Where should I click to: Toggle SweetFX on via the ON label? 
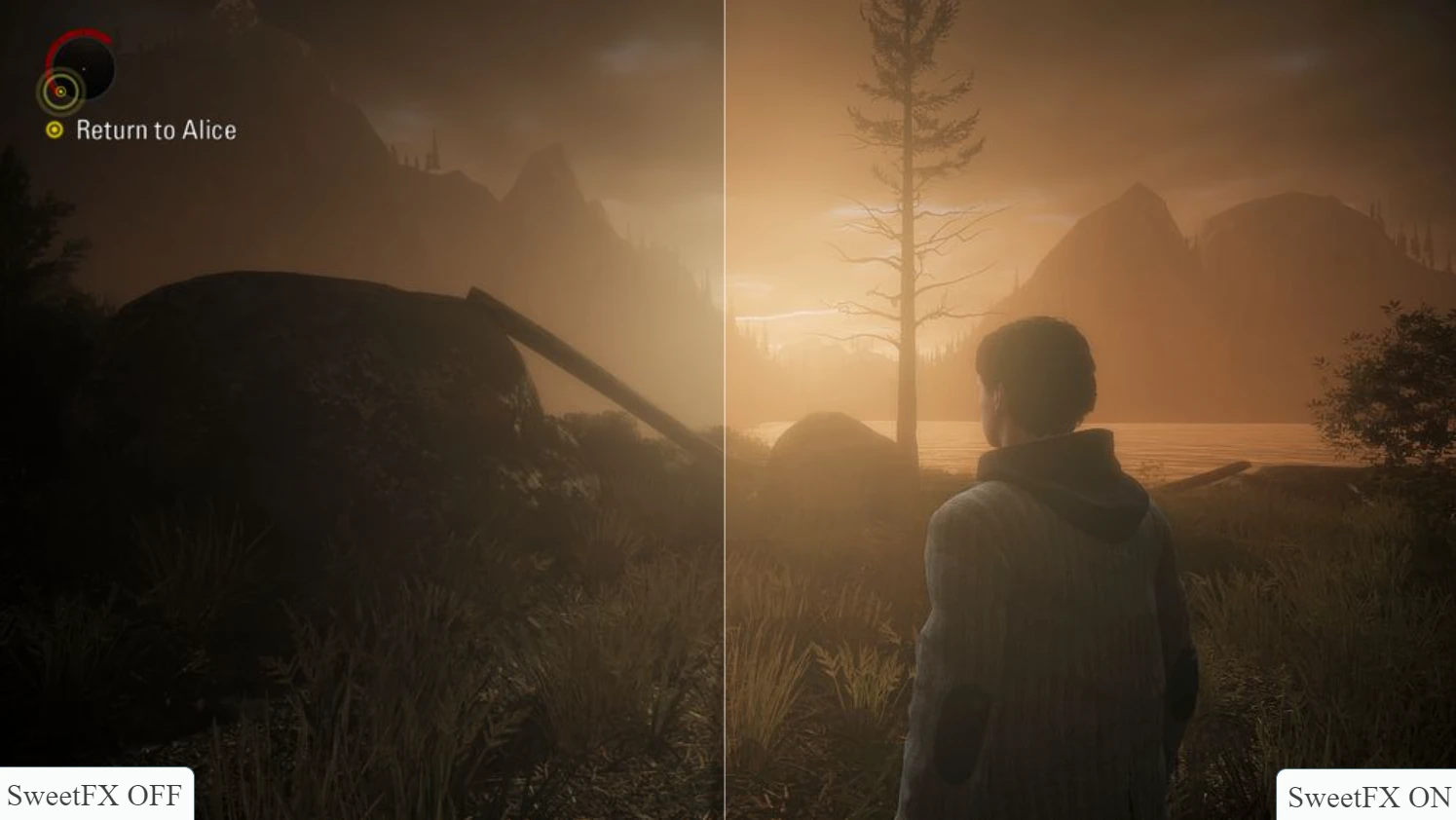[x=1367, y=798]
